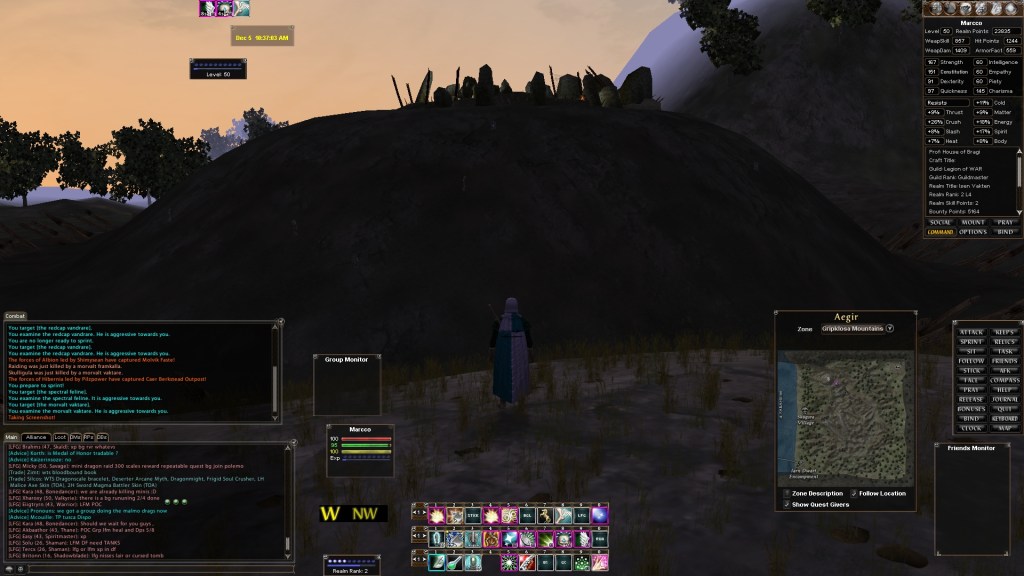Toggle the Follow Location checkbox
Image resolution: width=1024 pixels, height=576 pixels.
click(x=854, y=493)
